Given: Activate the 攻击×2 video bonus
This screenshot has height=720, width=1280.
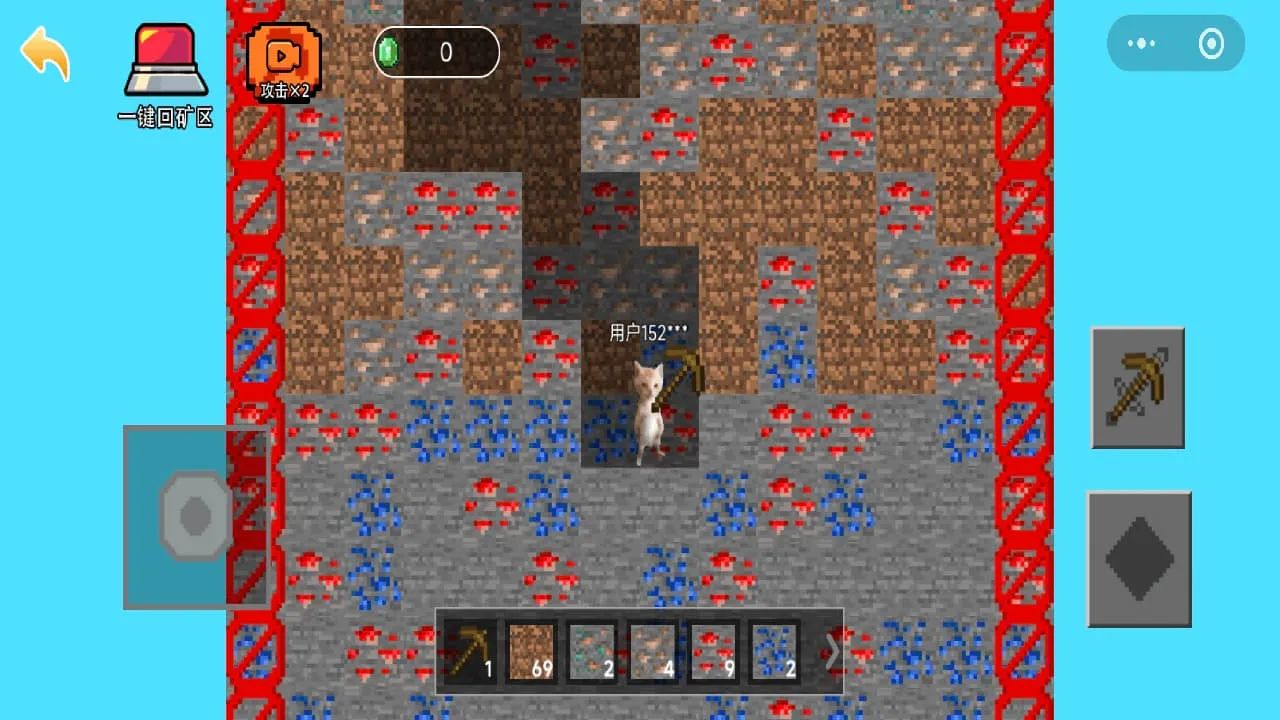Looking at the screenshot, I should (283, 62).
